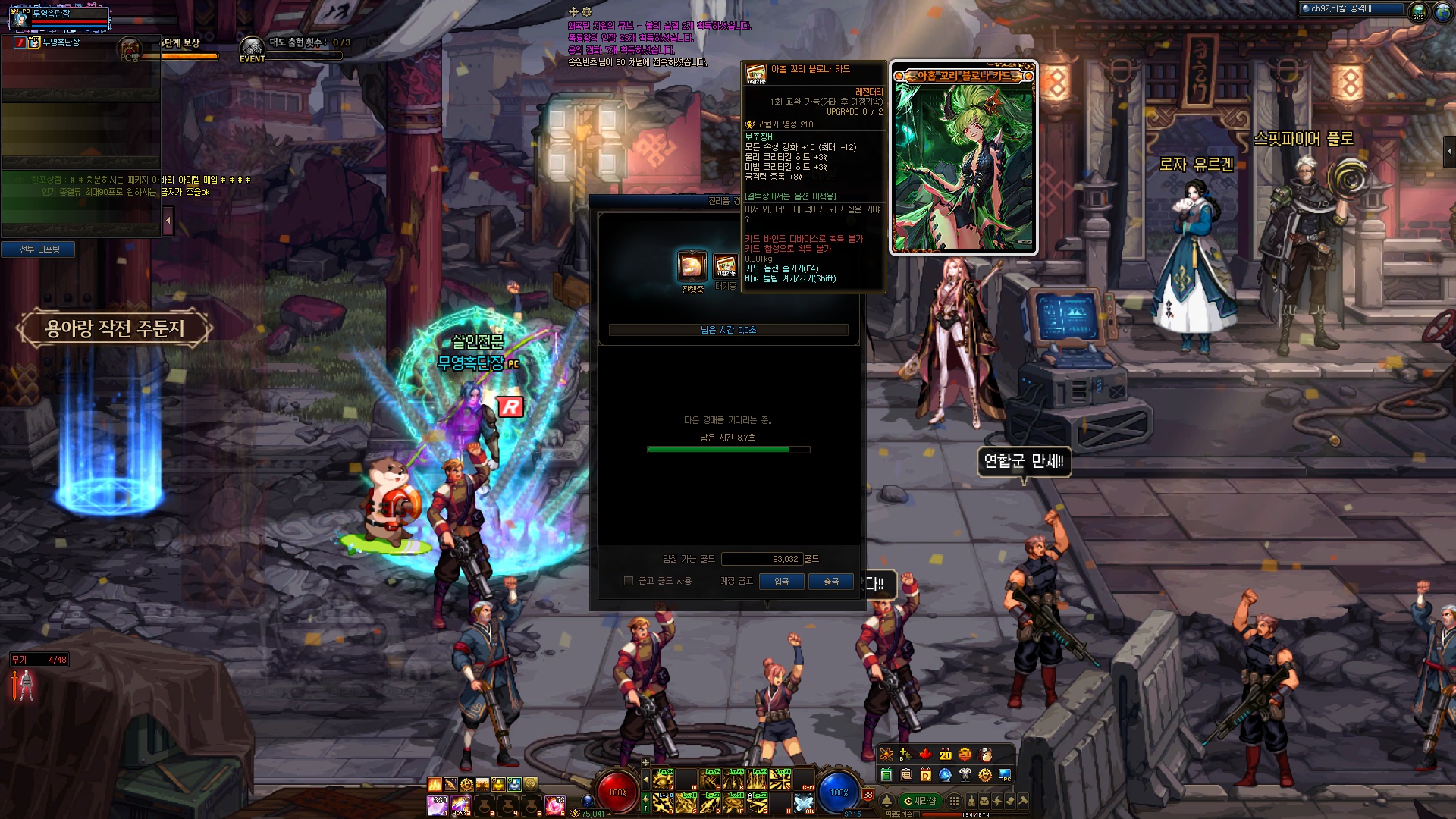The height and width of the screenshot is (819, 1456).
Task: Toggle the 금고 골드 사용 checkbox
Action: pos(629,581)
